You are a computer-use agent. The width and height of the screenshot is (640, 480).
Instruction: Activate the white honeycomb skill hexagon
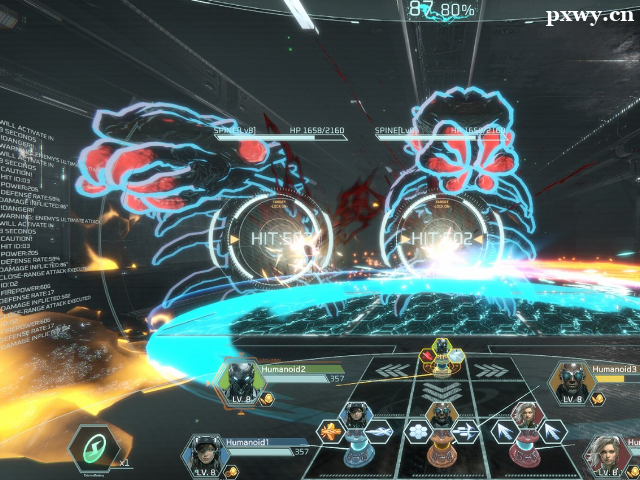(x=418, y=432)
